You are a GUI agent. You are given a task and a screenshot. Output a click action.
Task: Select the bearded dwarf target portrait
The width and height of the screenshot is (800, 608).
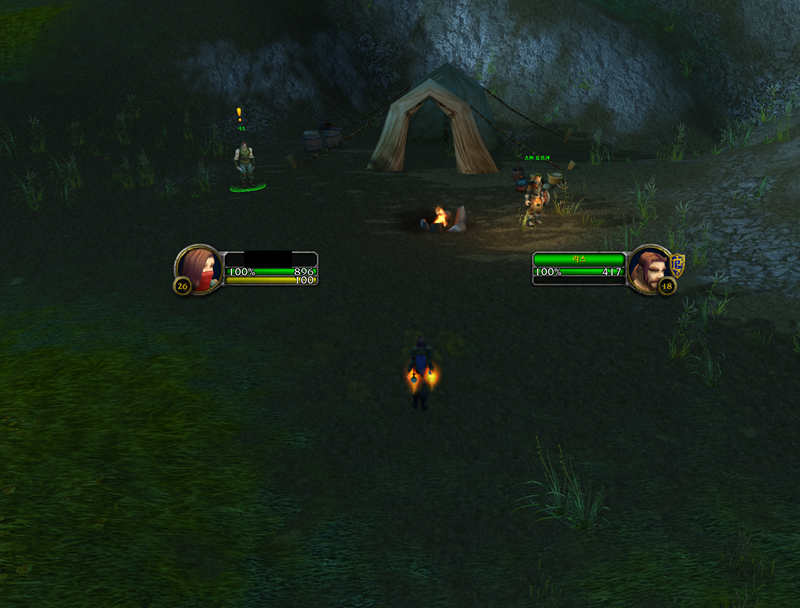coord(650,267)
